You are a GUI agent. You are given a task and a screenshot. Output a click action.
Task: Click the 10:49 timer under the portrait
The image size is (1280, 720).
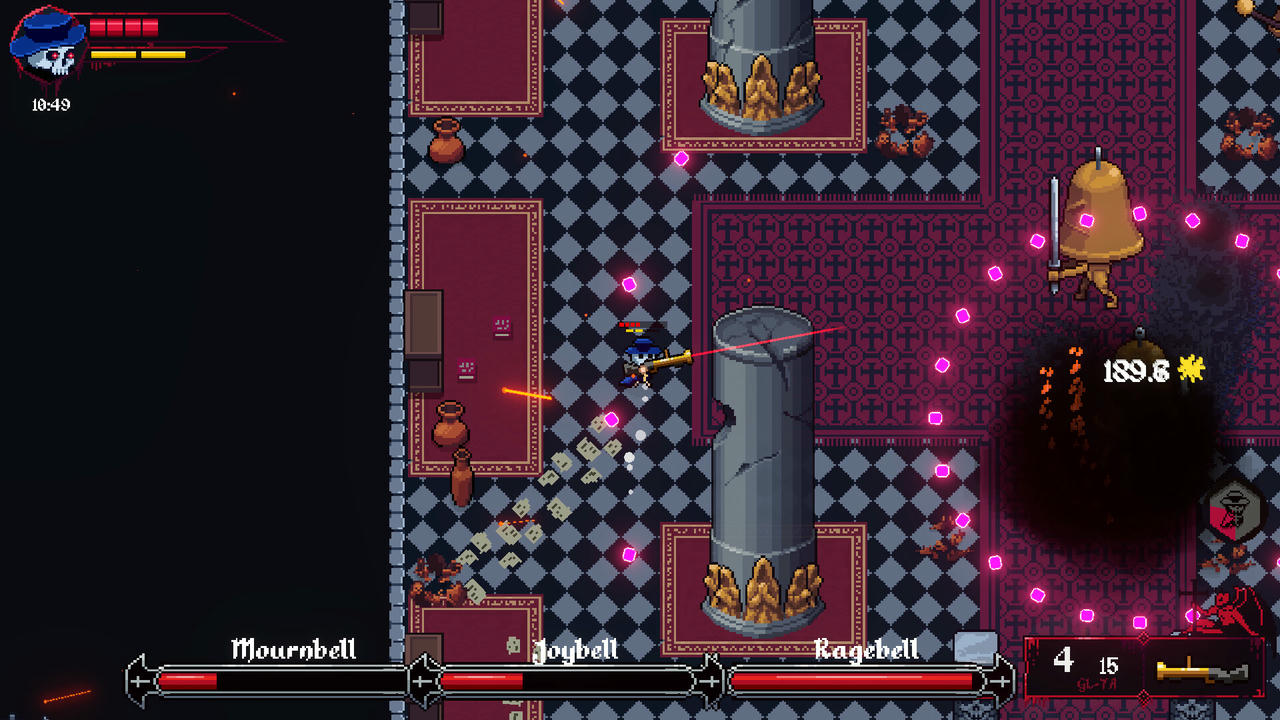pyautogui.click(x=50, y=103)
